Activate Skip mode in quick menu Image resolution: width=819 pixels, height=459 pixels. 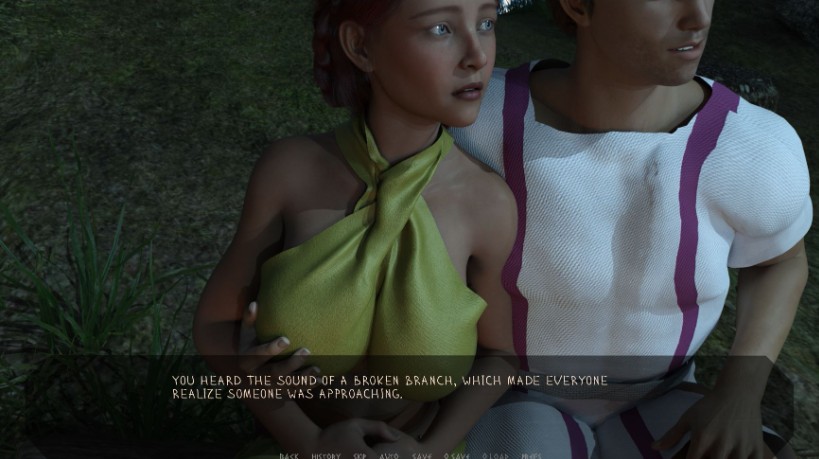[360, 455]
